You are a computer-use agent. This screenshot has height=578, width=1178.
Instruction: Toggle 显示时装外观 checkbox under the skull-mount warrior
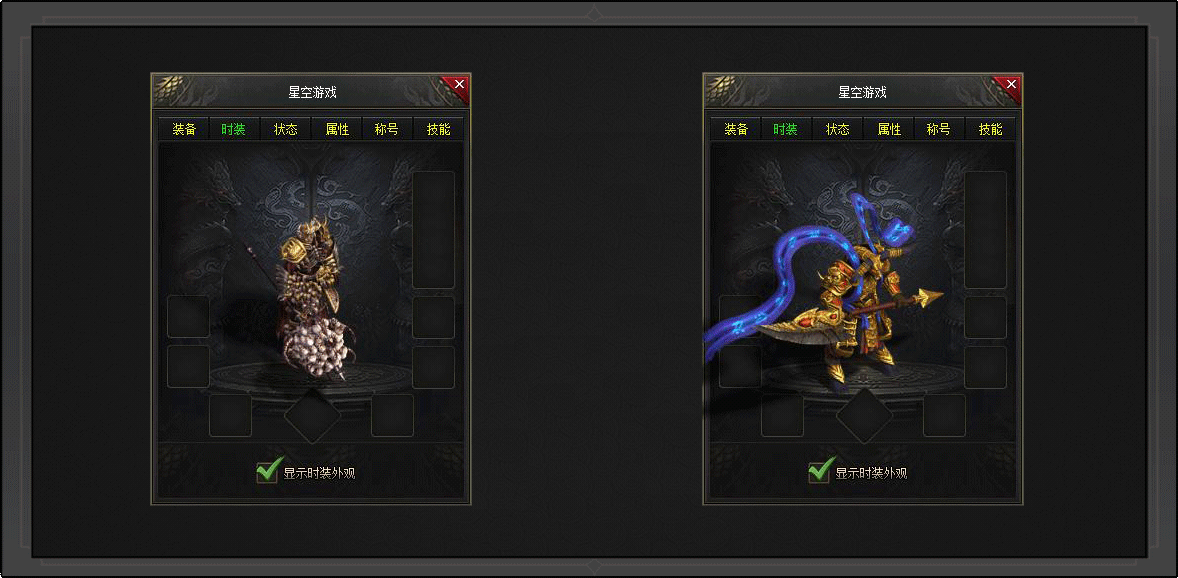coord(267,471)
